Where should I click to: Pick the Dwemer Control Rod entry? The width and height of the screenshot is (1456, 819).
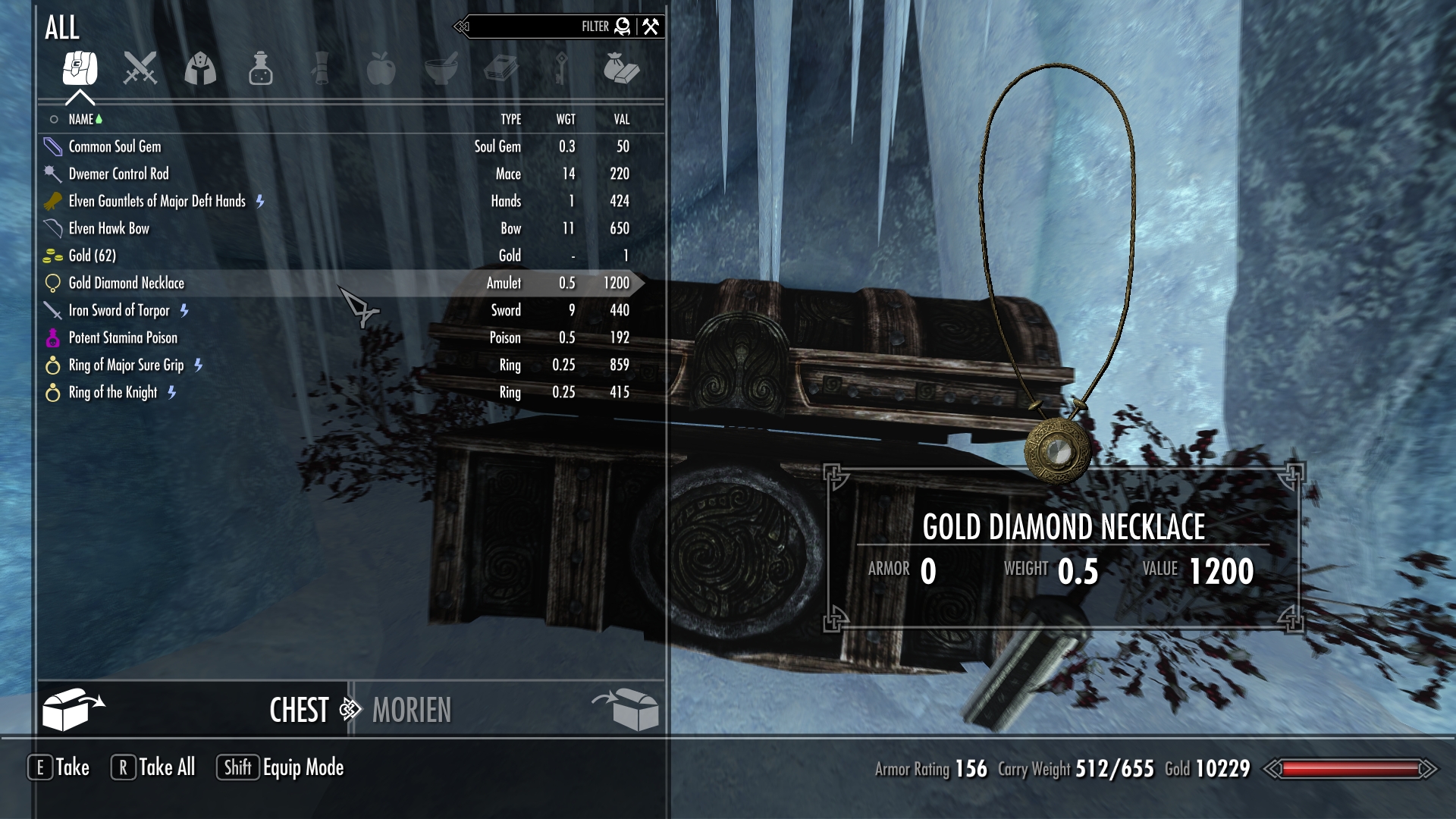(118, 174)
